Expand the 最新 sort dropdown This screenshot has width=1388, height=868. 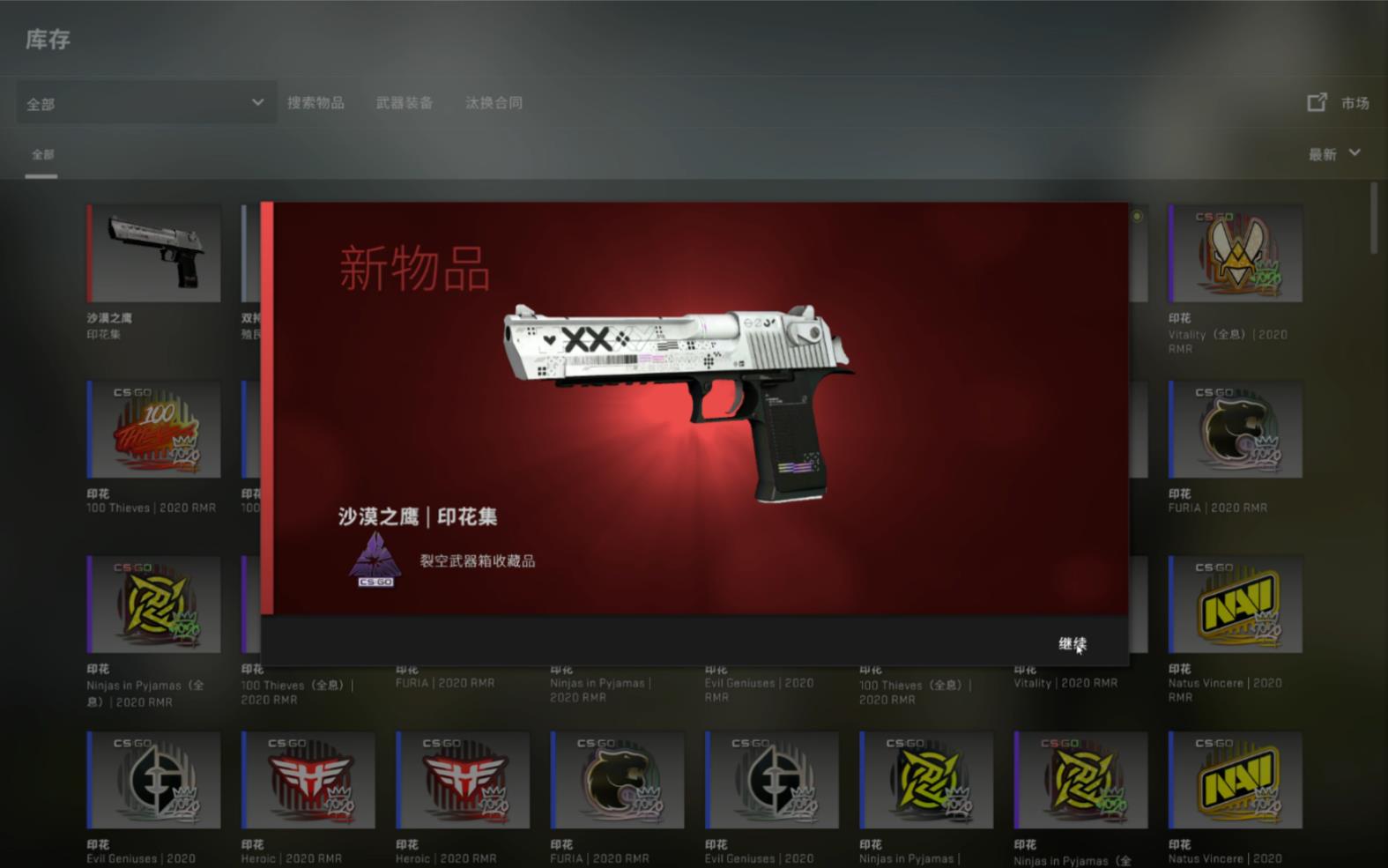click(1333, 154)
